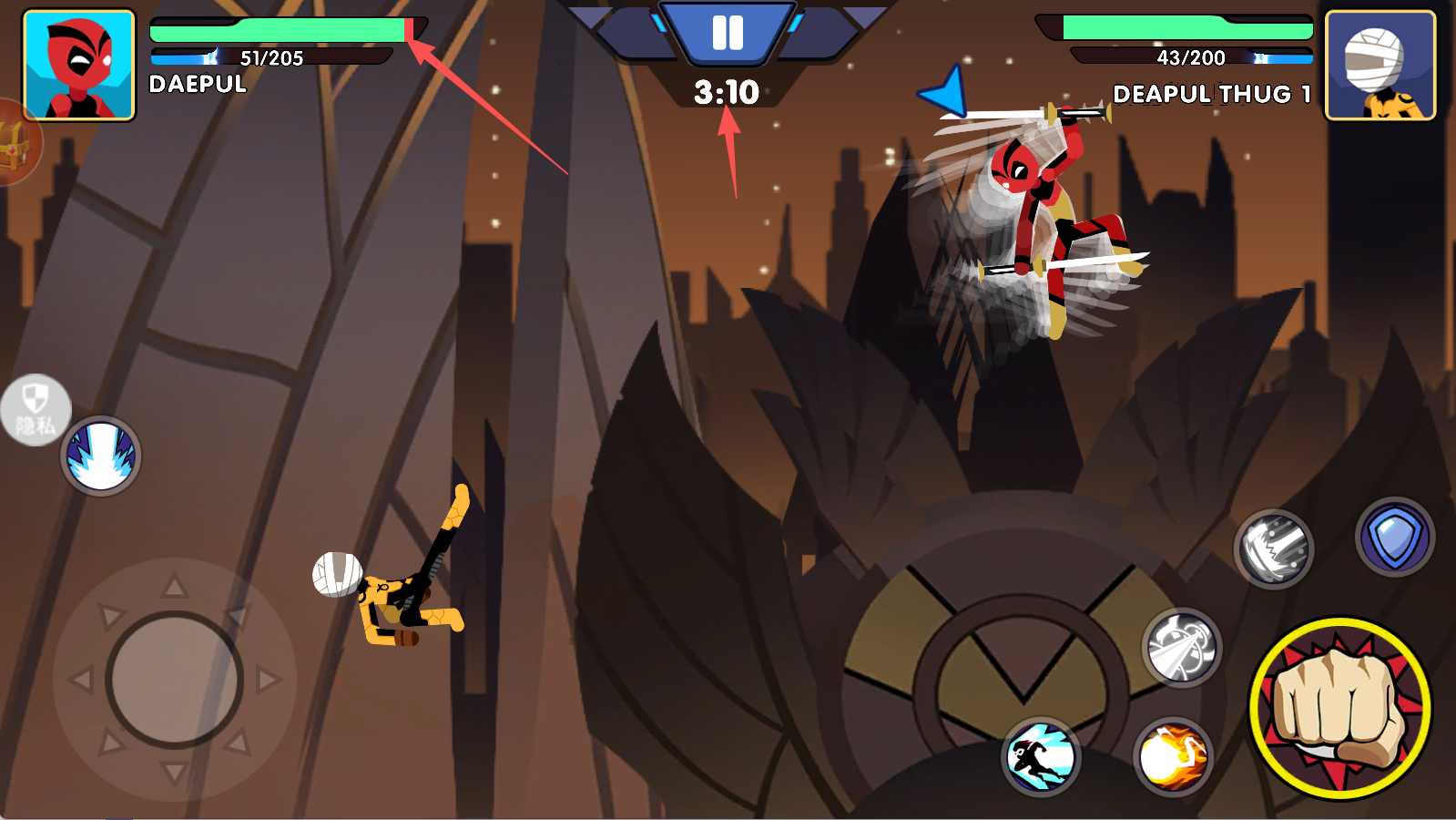Pause the fight with the pause button
Screen dimensions: 1456x820
727,33
